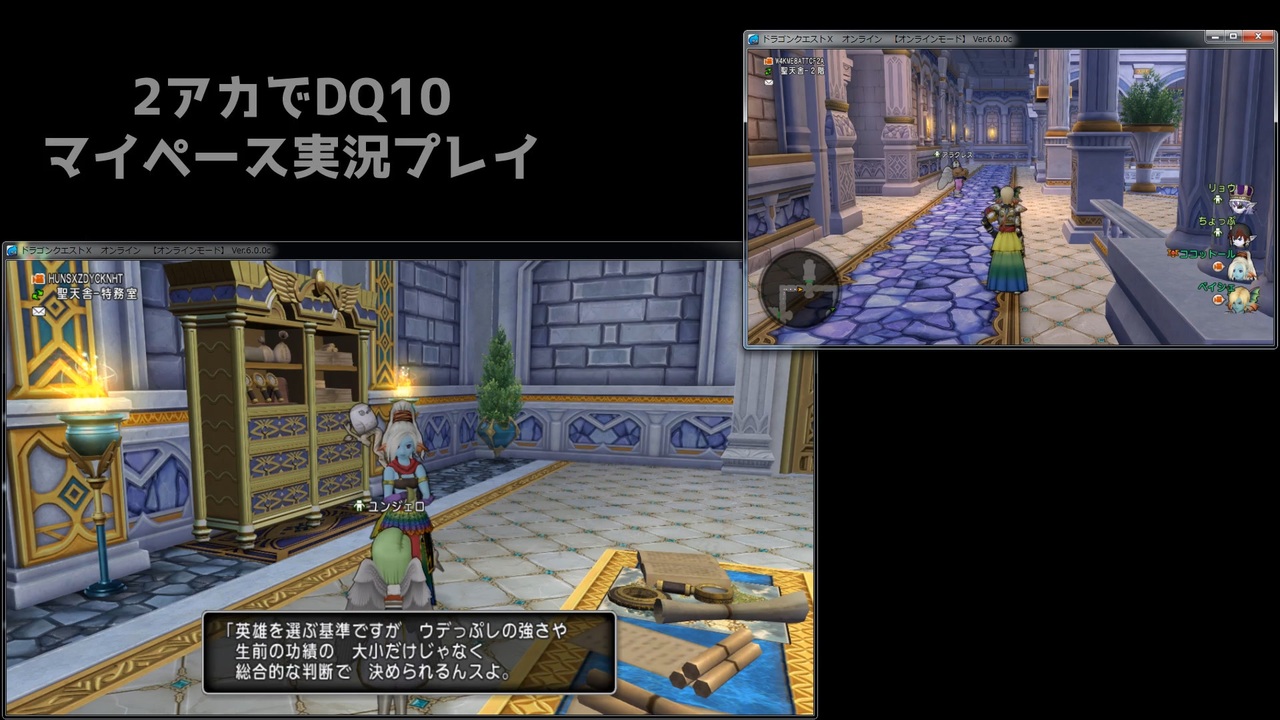Select the green location marker beside 聖天舎-特務室
Image resolution: width=1280 pixels, height=720 pixels.
pyautogui.click(x=37, y=295)
